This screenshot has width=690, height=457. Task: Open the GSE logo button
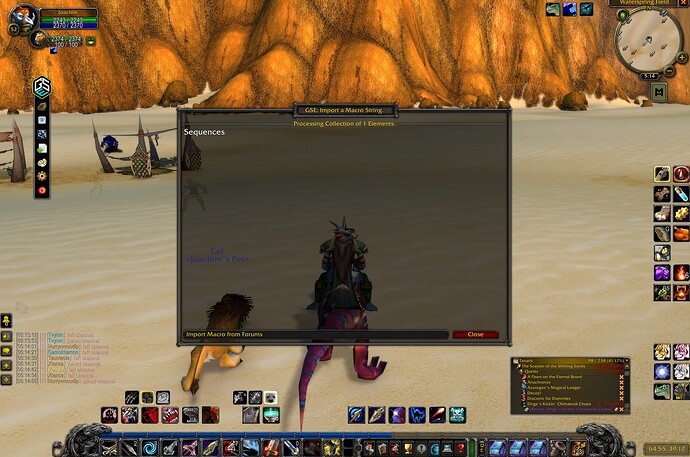42,86
